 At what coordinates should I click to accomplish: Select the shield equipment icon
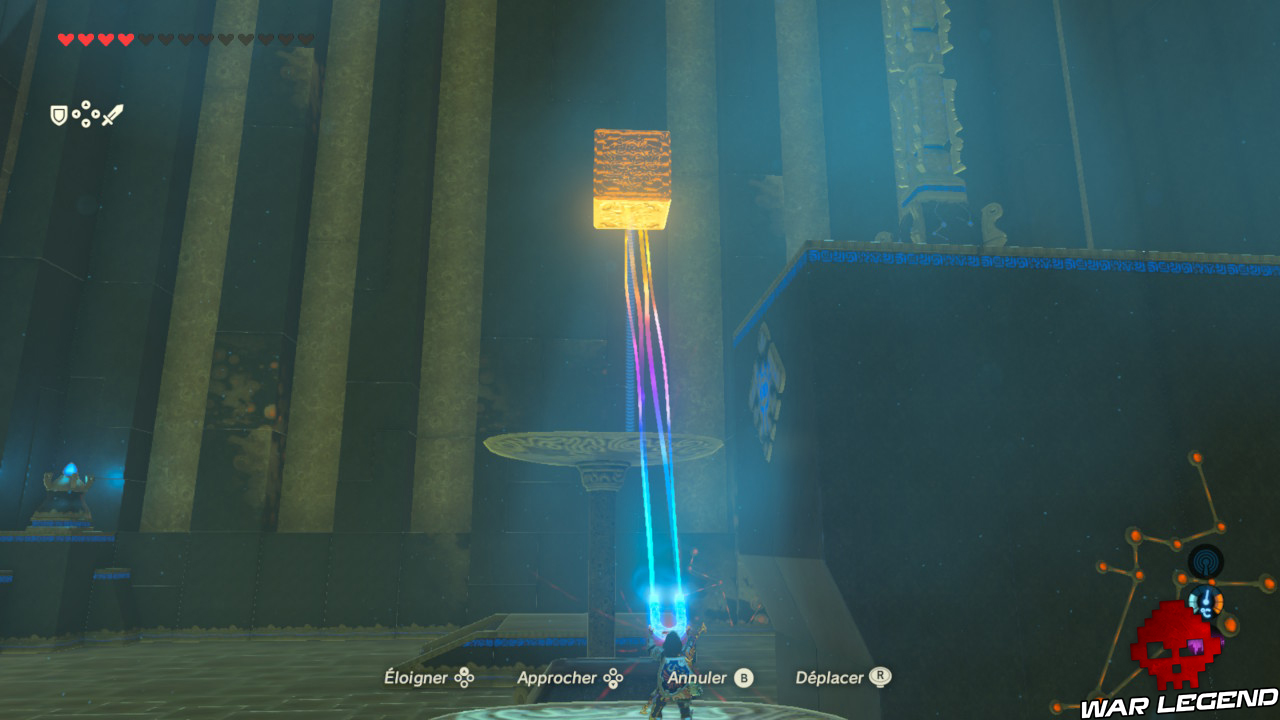(x=58, y=114)
